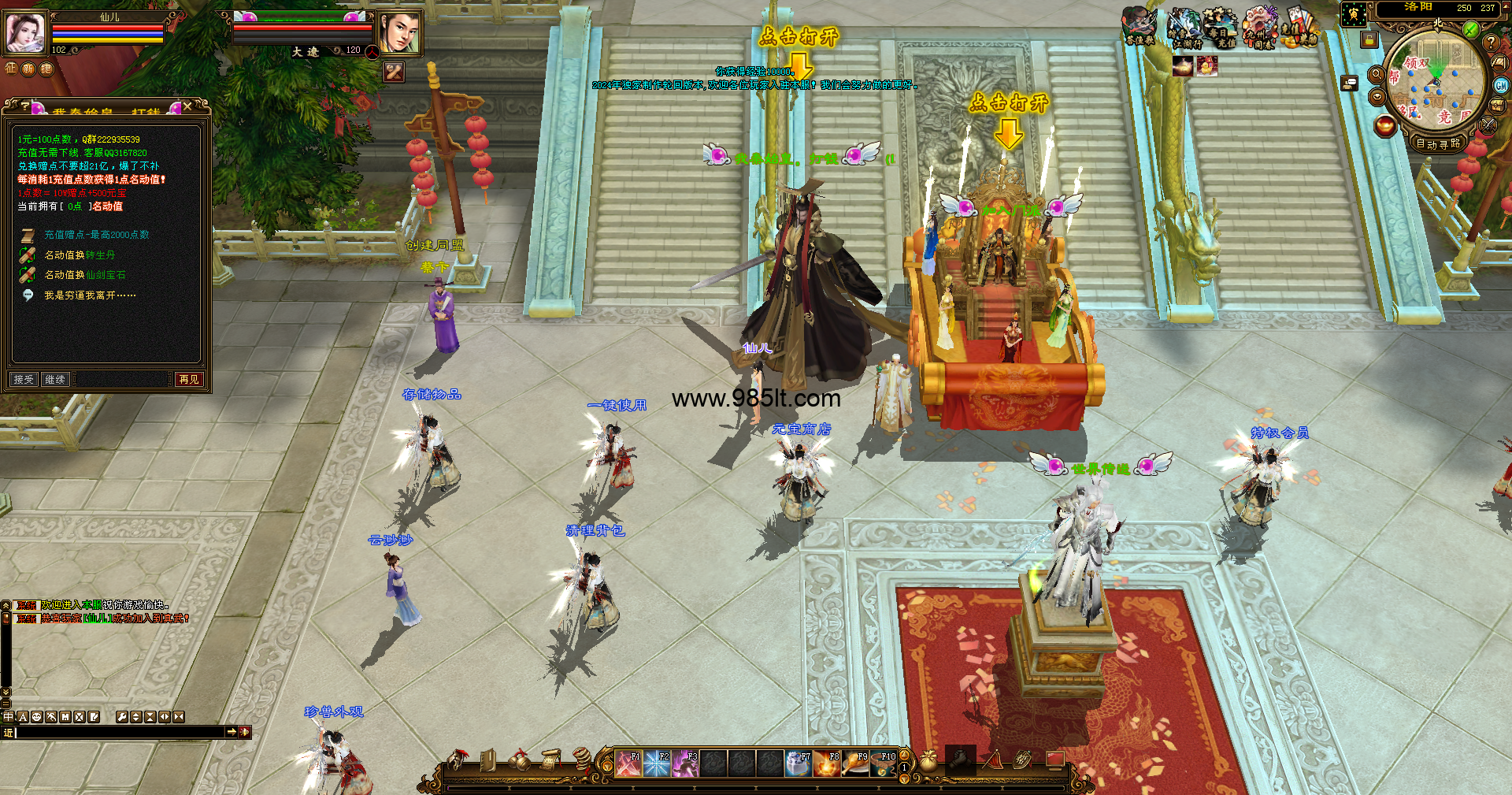Select the 名动值换转生丹 exchange option

(x=79, y=255)
